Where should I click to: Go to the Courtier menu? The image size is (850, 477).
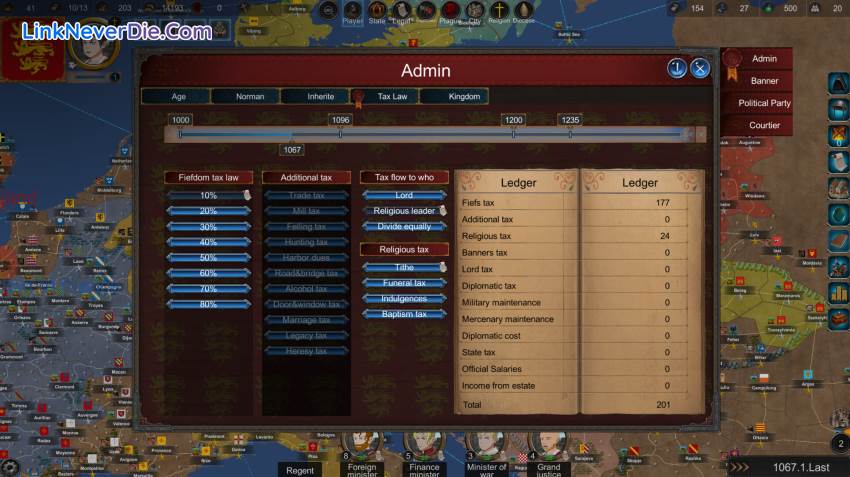pyautogui.click(x=764, y=126)
